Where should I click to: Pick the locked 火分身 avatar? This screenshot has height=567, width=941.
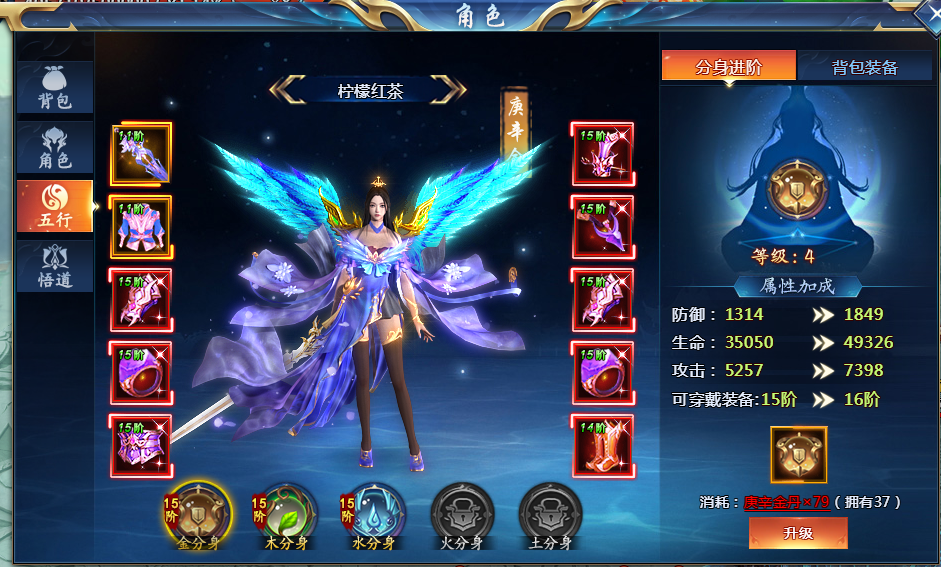coord(462,511)
